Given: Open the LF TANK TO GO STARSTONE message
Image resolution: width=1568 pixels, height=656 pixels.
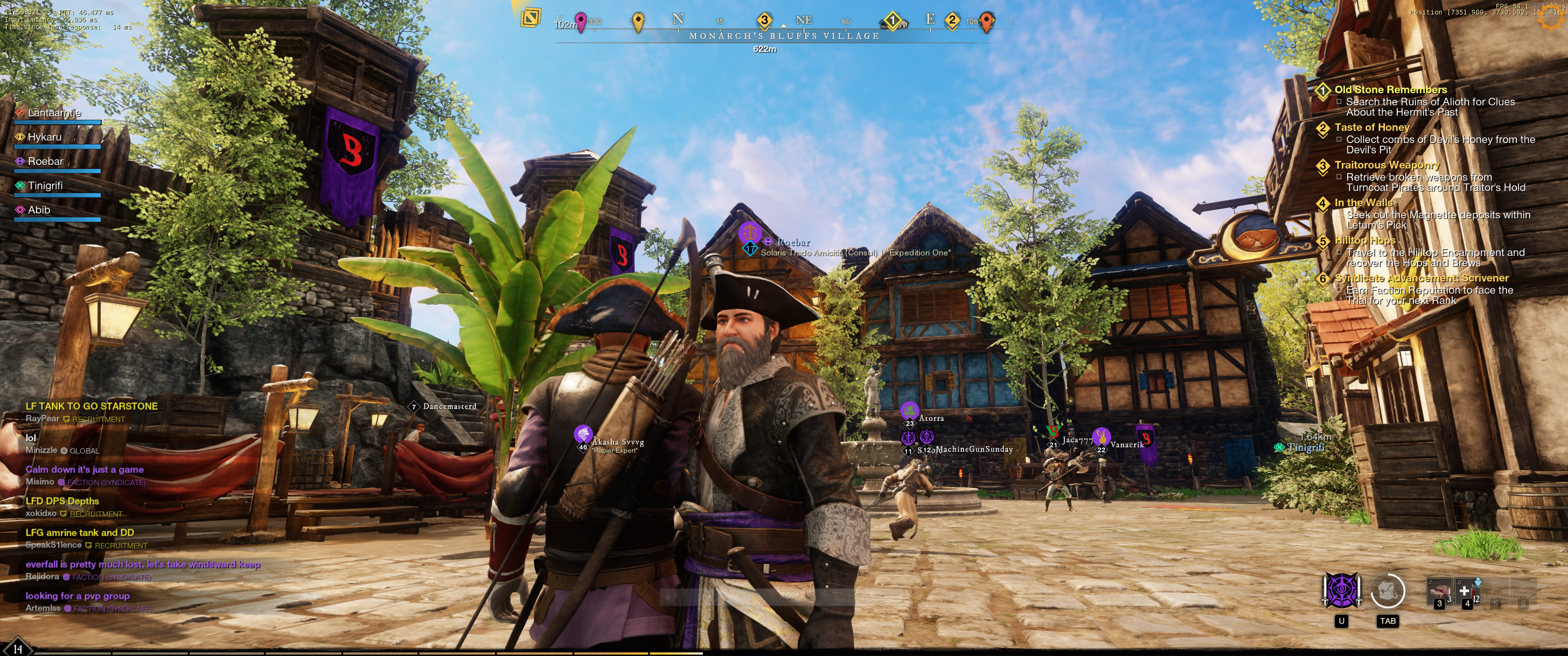Looking at the screenshot, I should (x=91, y=406).
